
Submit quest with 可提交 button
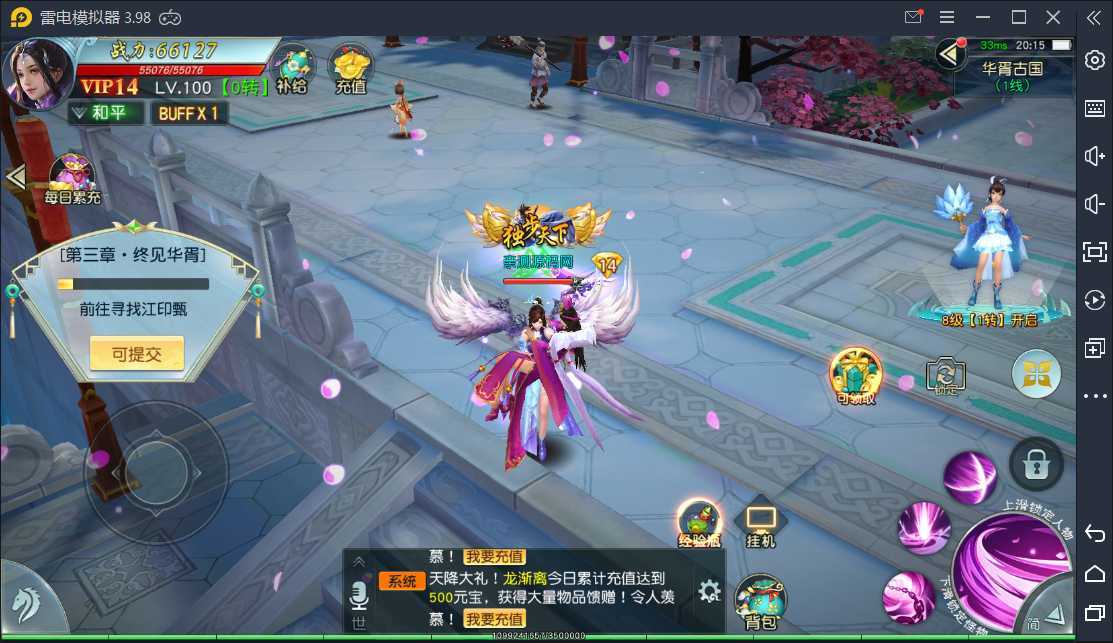tap(137, 353)
